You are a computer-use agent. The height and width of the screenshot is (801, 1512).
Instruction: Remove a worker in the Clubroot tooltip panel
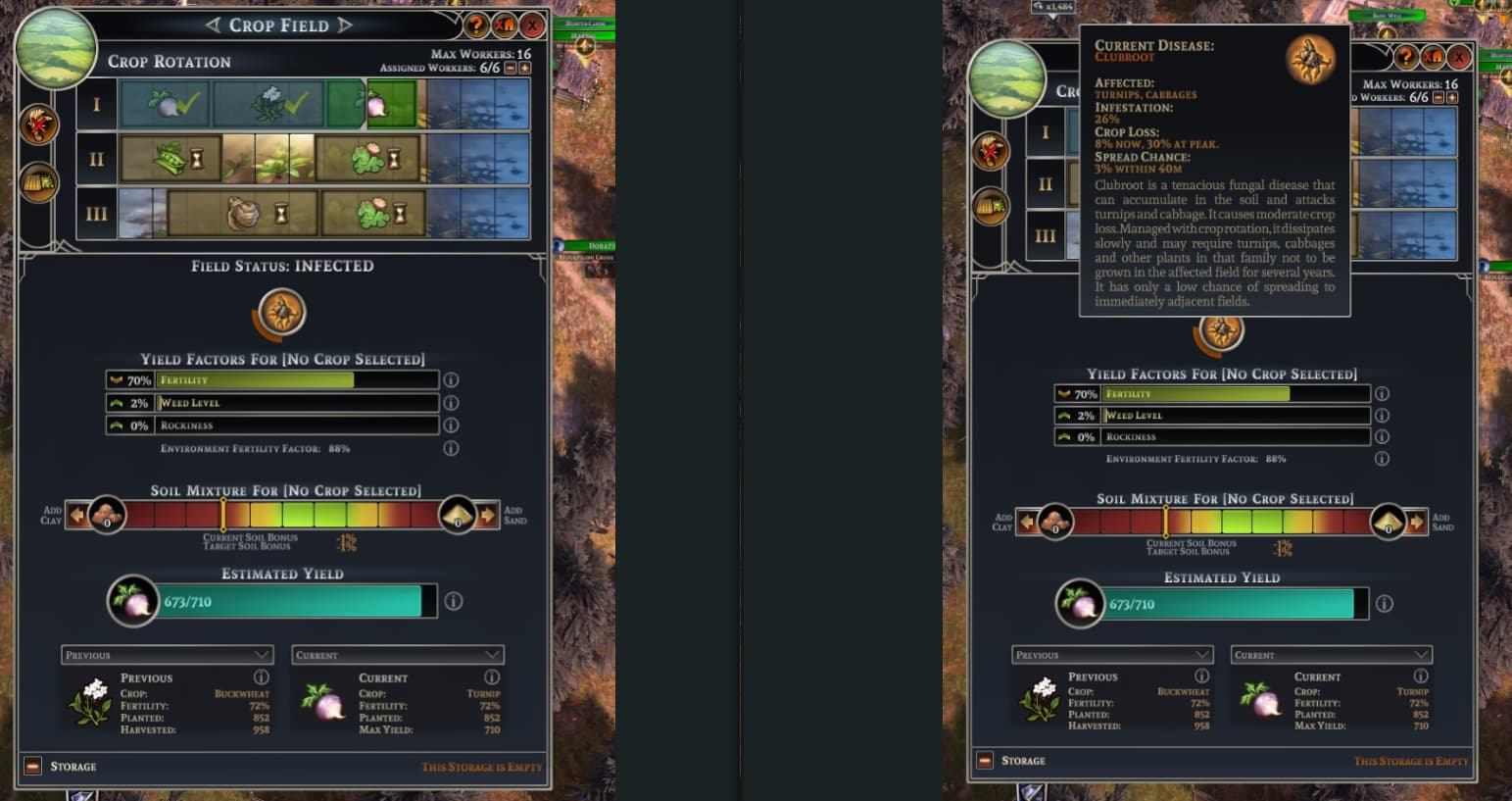coord(1439,97)
